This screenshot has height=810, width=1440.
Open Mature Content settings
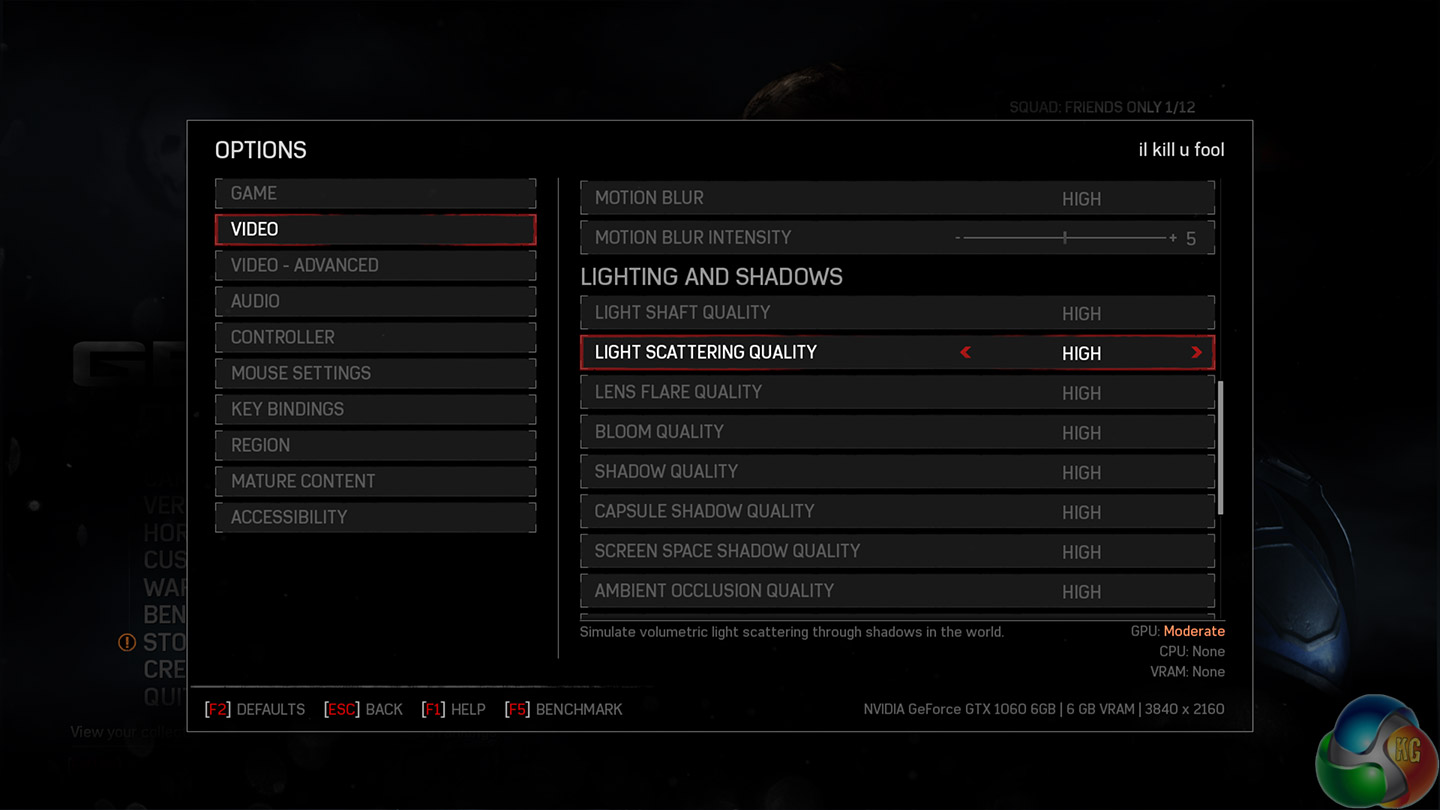375,481
